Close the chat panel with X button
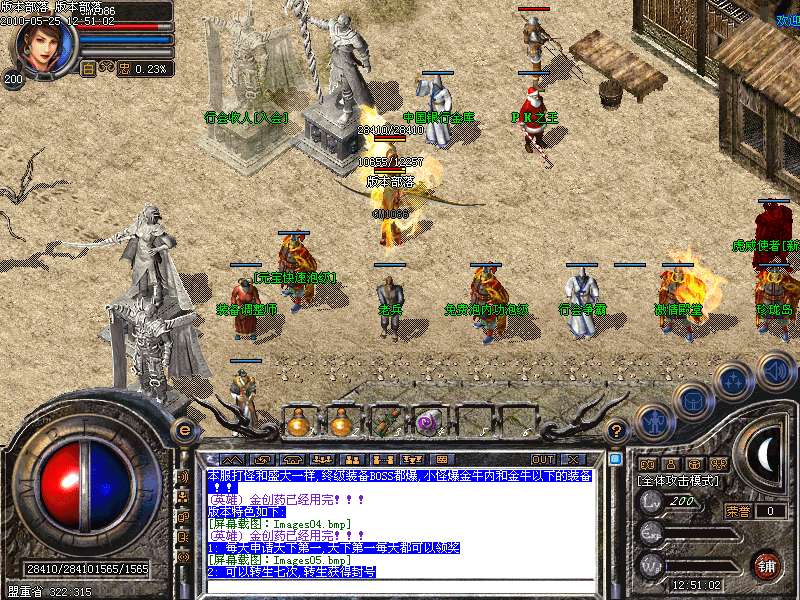The height and width of the screenshot is (600, 800). click(574, 460)
